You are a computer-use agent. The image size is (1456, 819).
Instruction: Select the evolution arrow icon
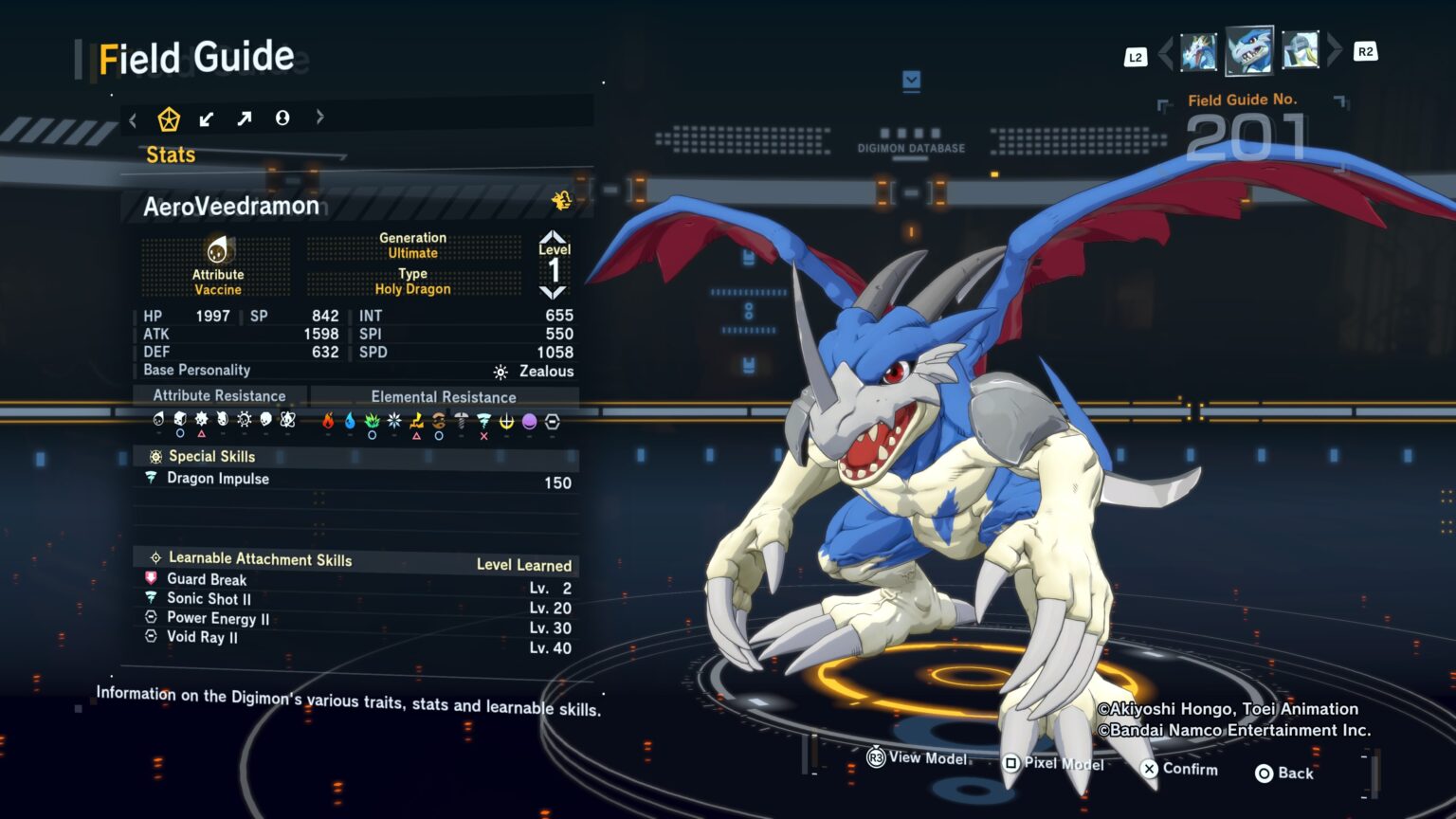(x=245, y=118)
